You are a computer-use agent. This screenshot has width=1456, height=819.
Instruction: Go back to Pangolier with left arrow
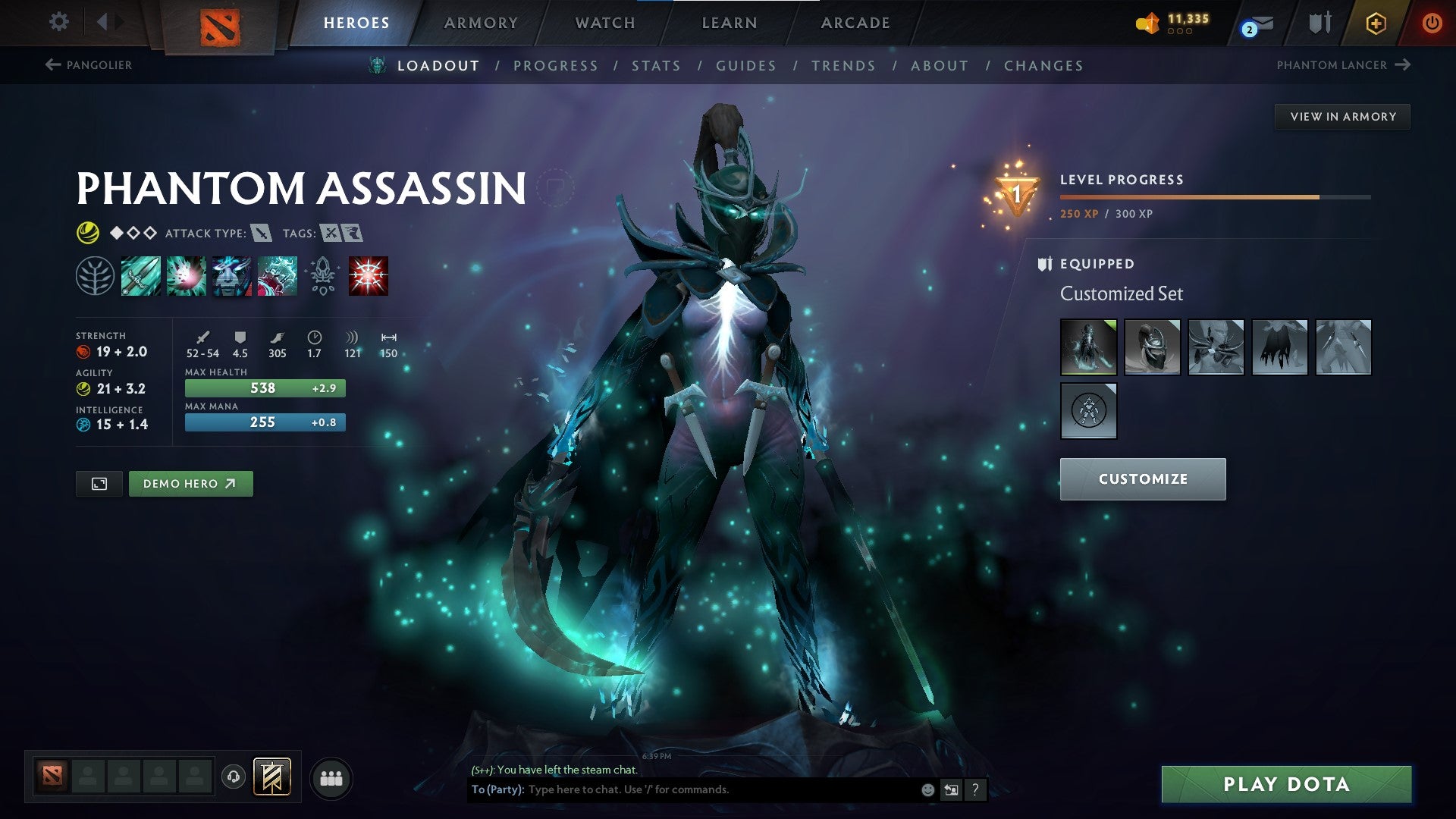pyautogui.click(x=52, y=65)
